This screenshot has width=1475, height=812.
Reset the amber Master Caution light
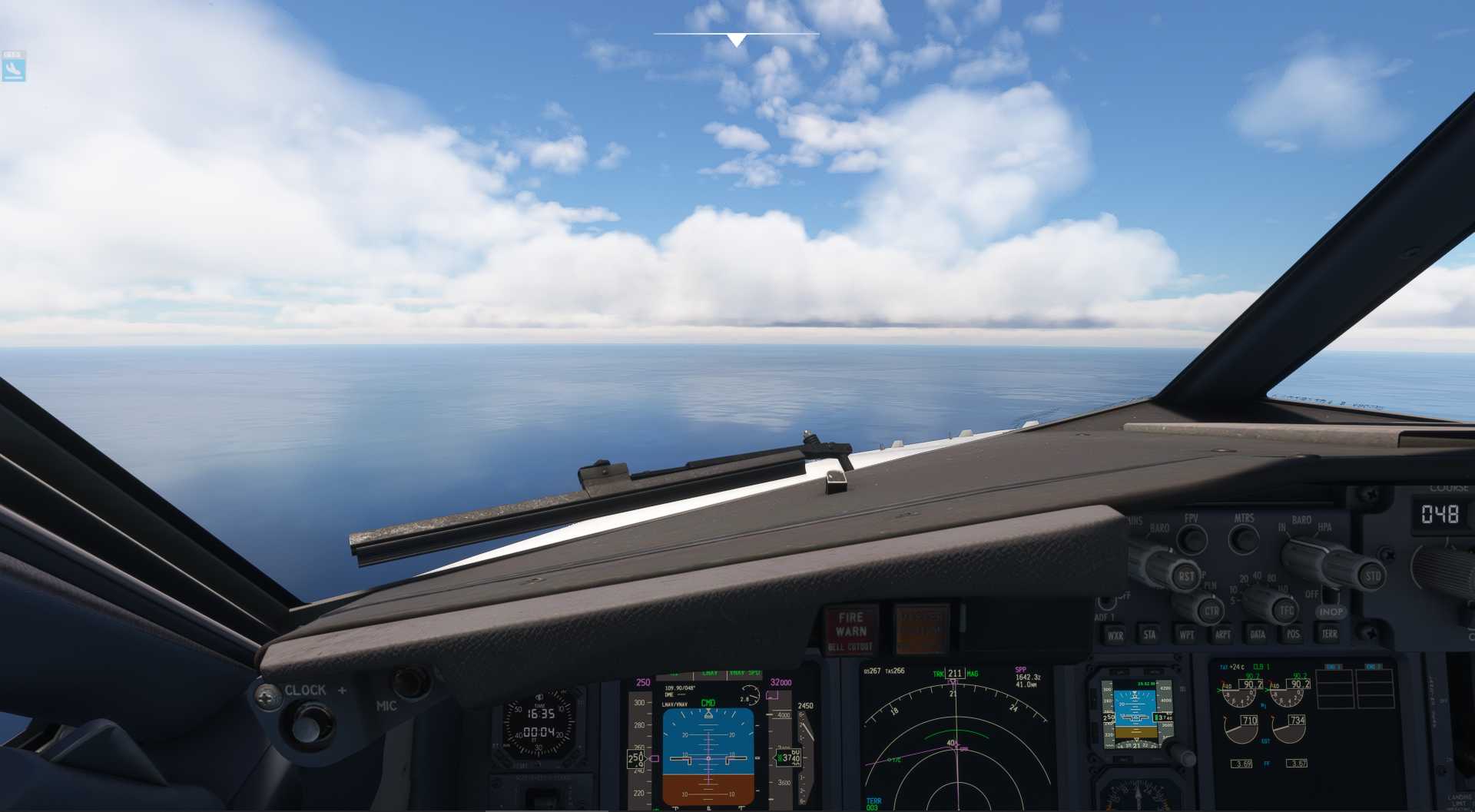point(921,629)
